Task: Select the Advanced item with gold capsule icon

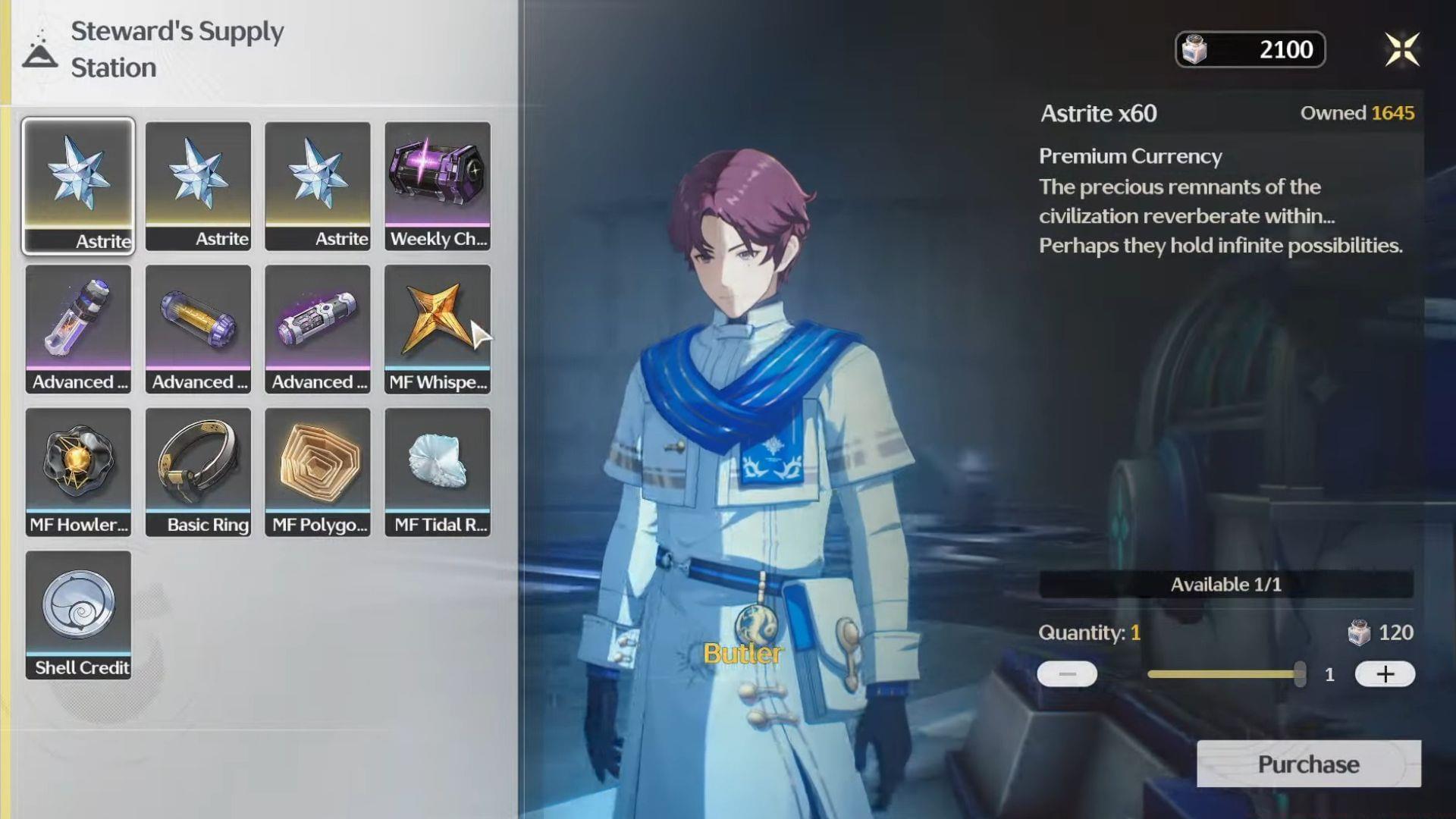Action: [198, 328]
